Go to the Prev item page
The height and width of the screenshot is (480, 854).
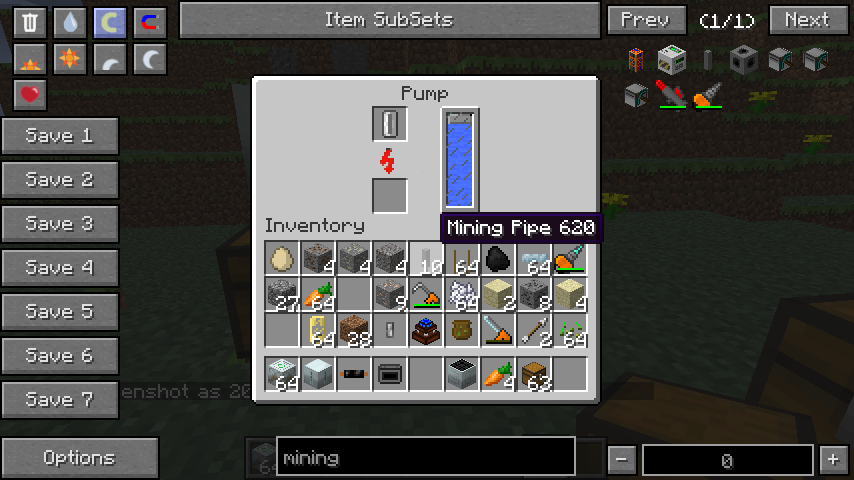coord(646,20)
